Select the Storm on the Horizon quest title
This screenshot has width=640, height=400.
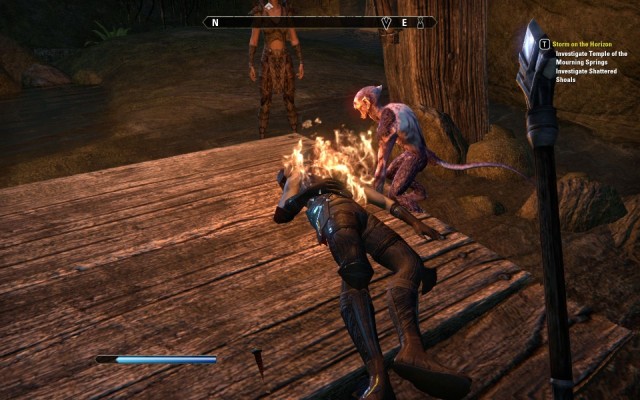tap(588, 44)
